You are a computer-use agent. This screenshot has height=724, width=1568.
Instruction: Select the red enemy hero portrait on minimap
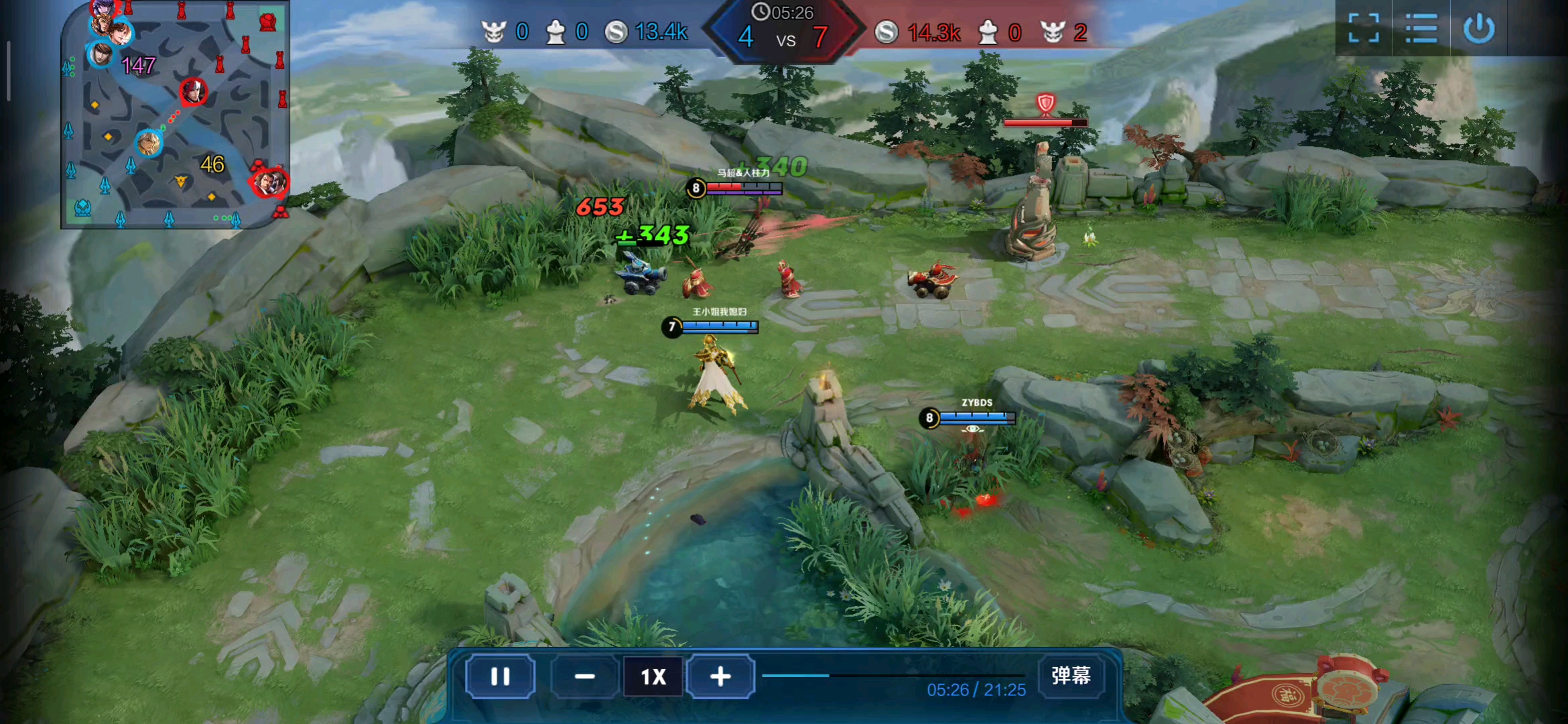[x=193, y=92]
